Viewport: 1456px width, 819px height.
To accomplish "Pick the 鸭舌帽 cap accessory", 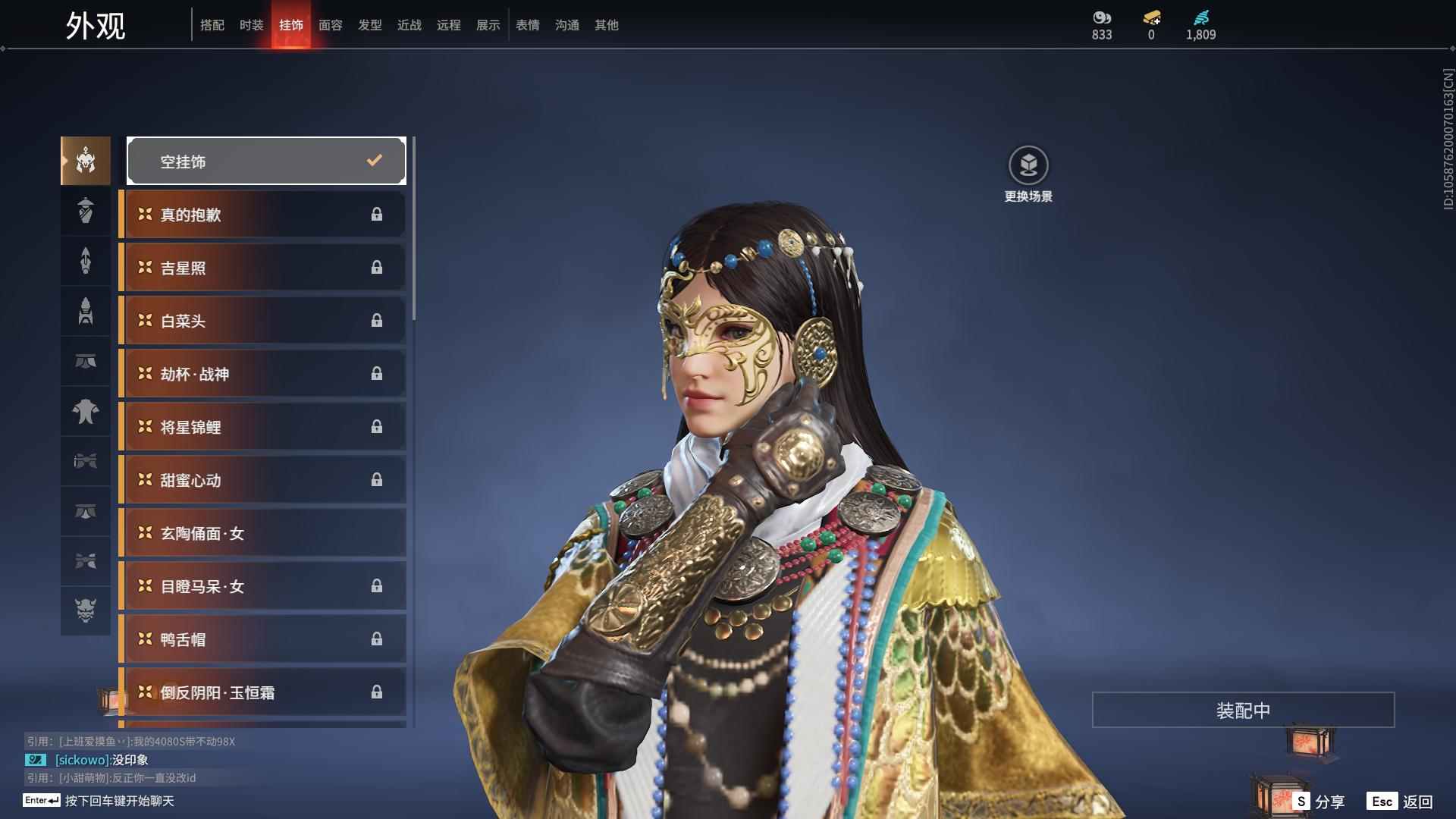I will [x=262, y=639].
